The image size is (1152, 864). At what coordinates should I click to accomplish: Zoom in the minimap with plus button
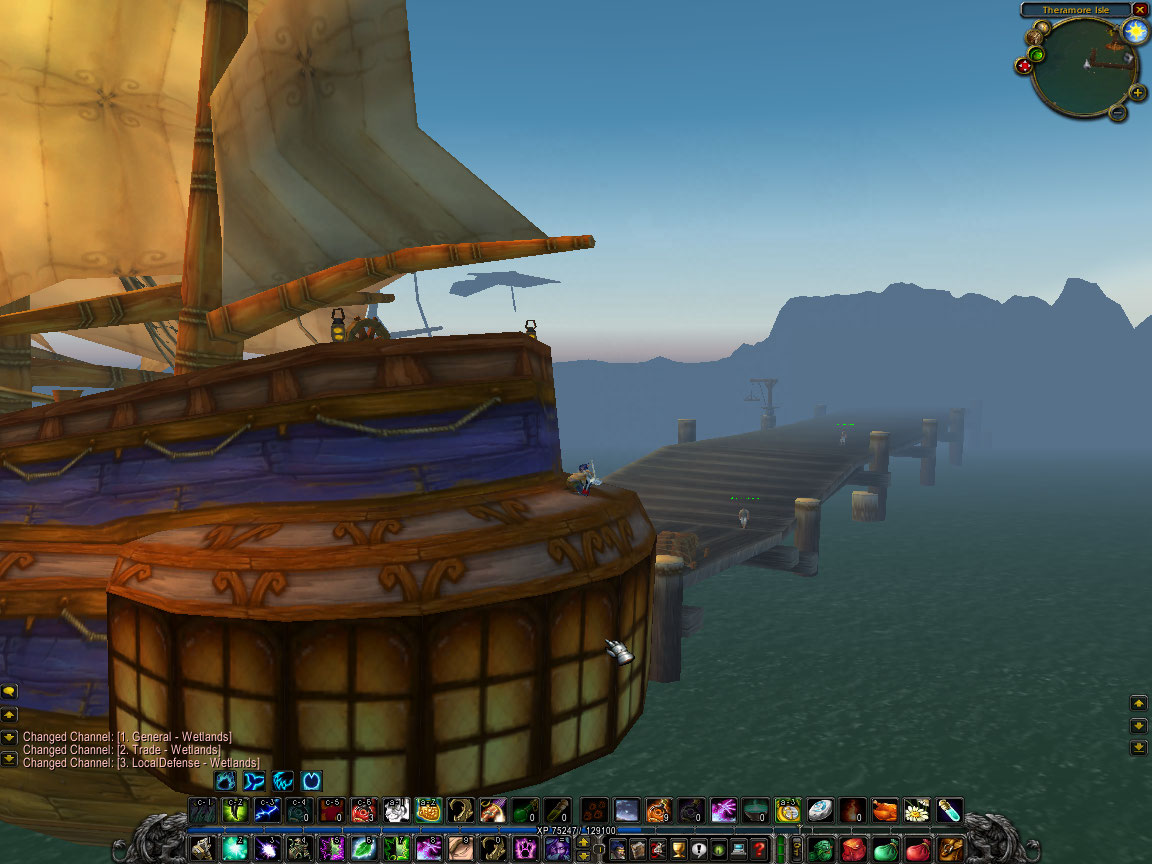1138,93
